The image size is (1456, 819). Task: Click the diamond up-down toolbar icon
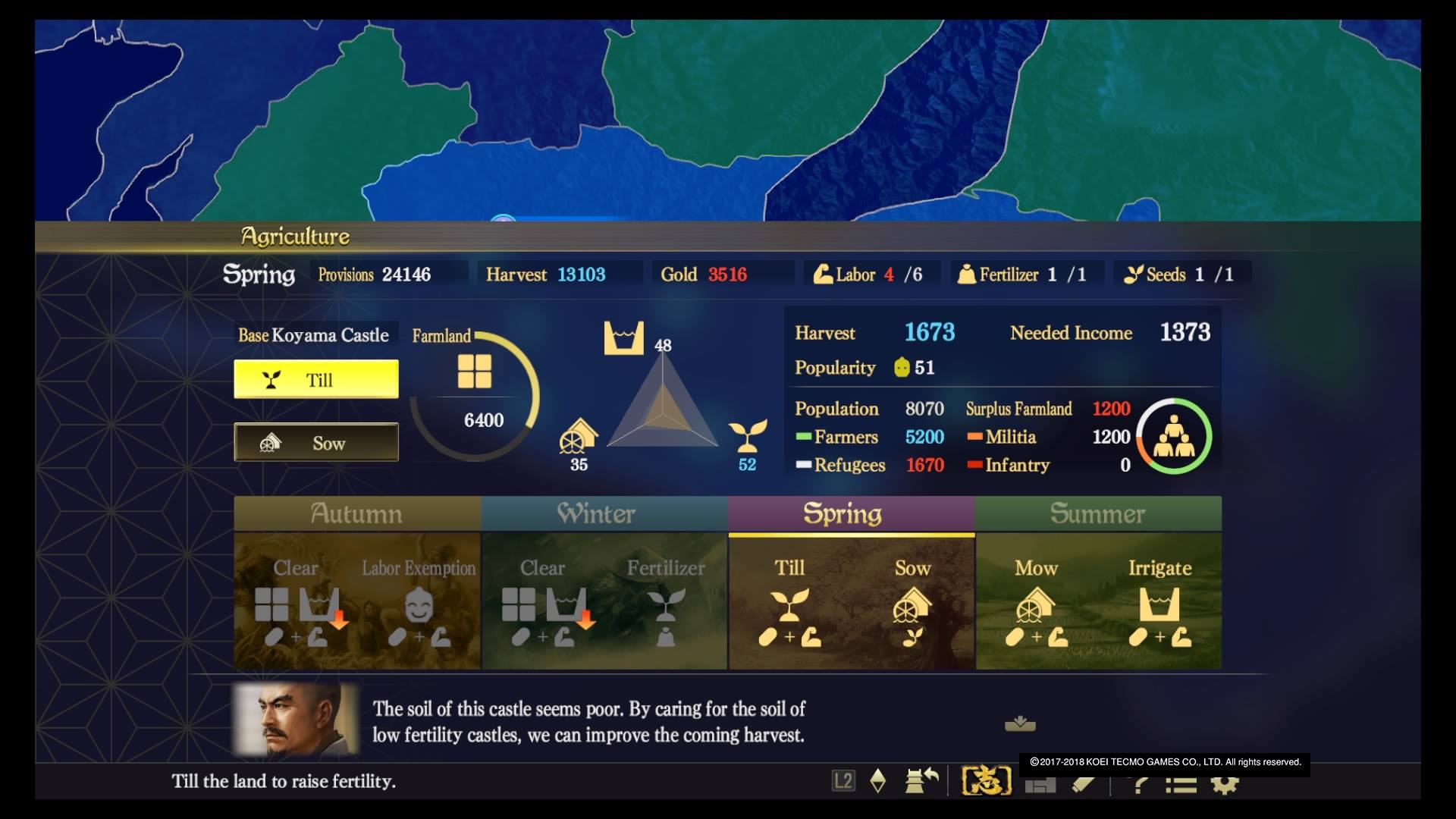click(x=878, y=780)
